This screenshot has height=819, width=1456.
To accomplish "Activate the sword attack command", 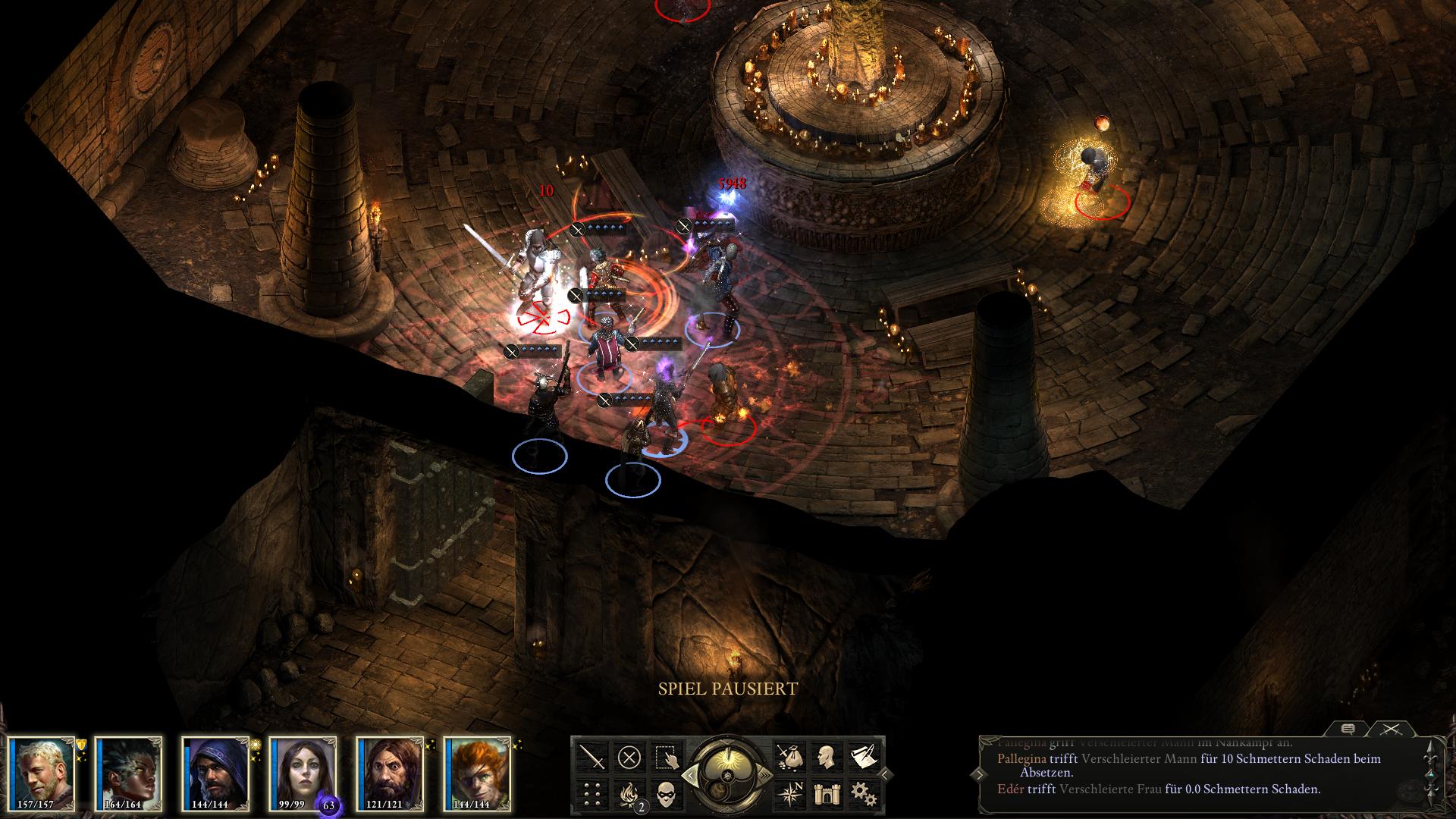I will coord(592,757).
